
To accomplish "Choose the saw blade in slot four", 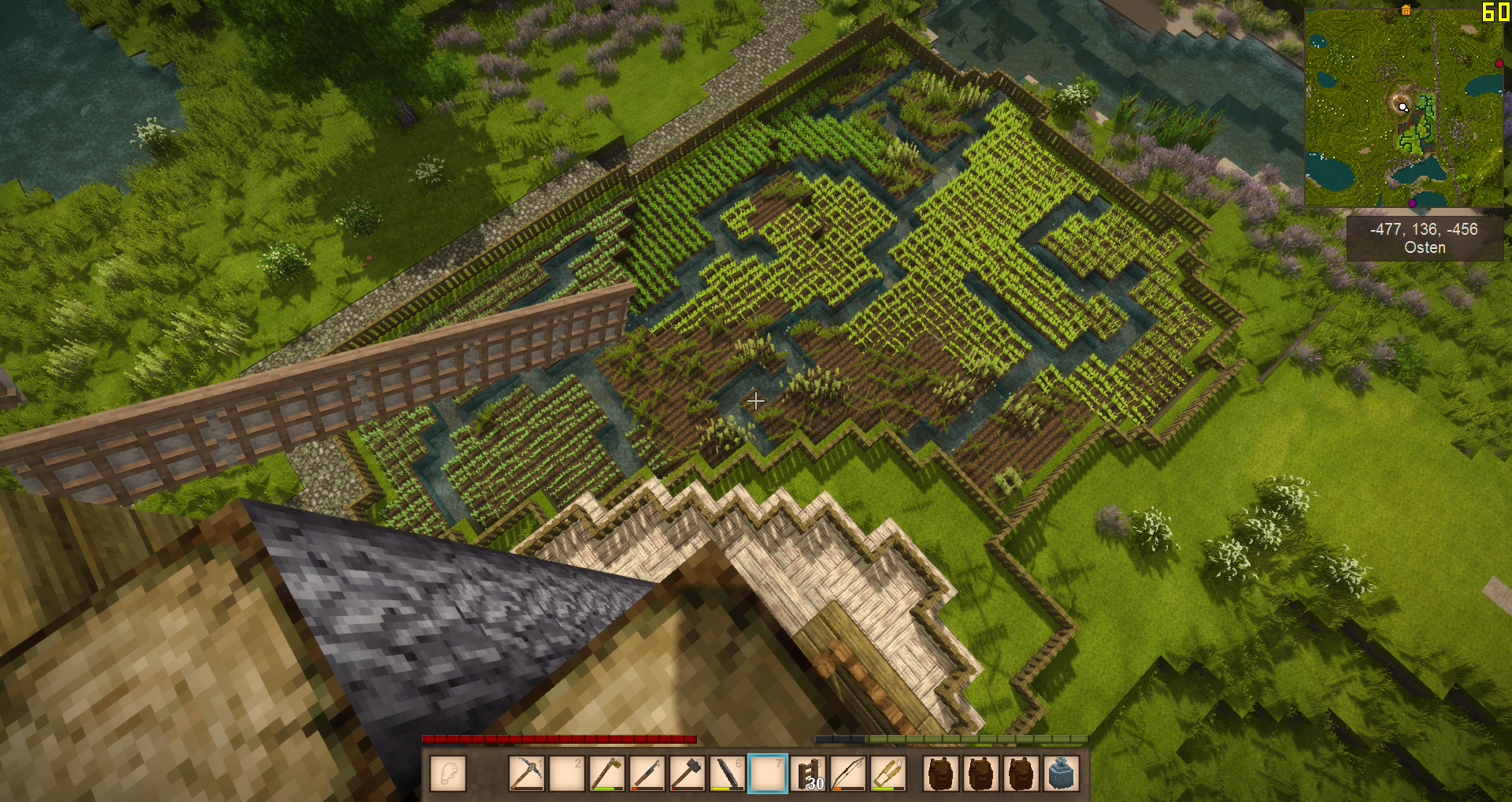I will 647,773.
